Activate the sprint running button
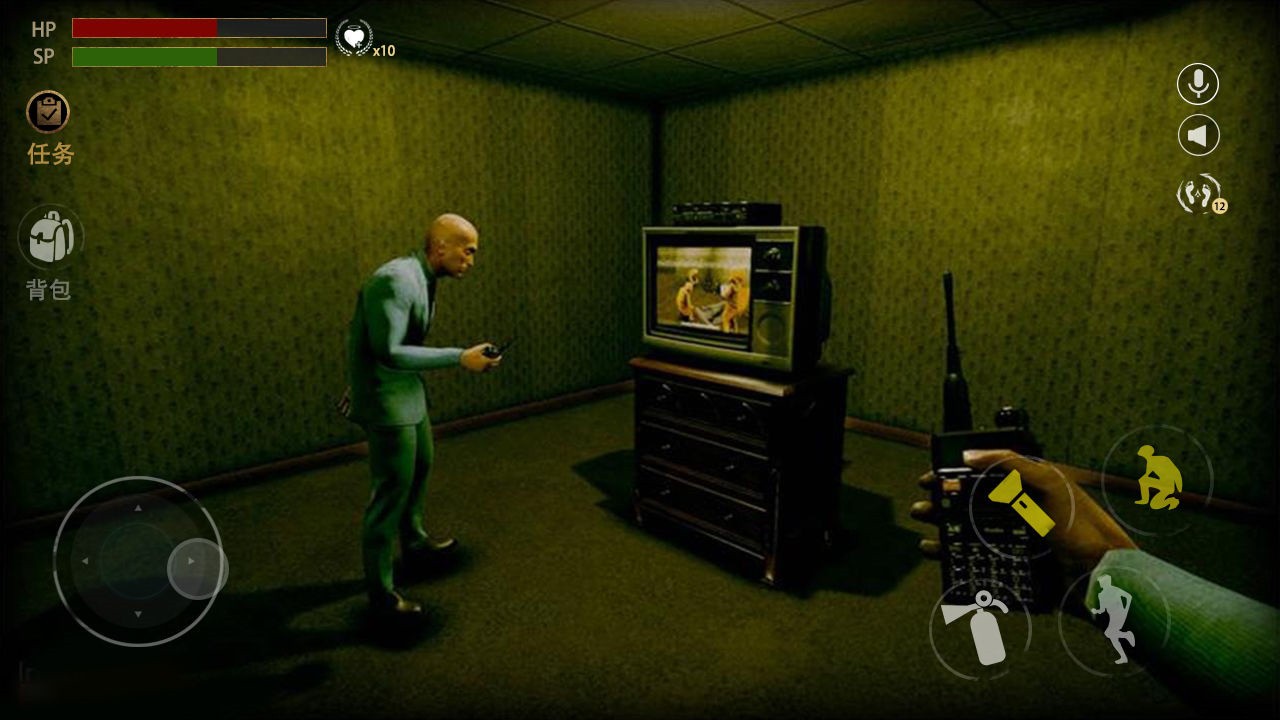 tap(1113, 619)
